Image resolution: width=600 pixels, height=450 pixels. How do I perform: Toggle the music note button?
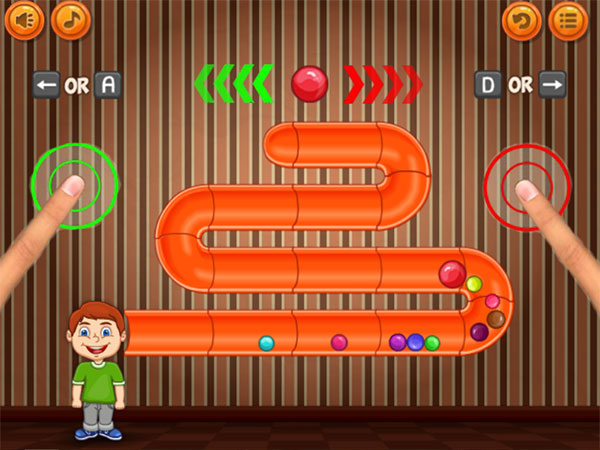70,19
